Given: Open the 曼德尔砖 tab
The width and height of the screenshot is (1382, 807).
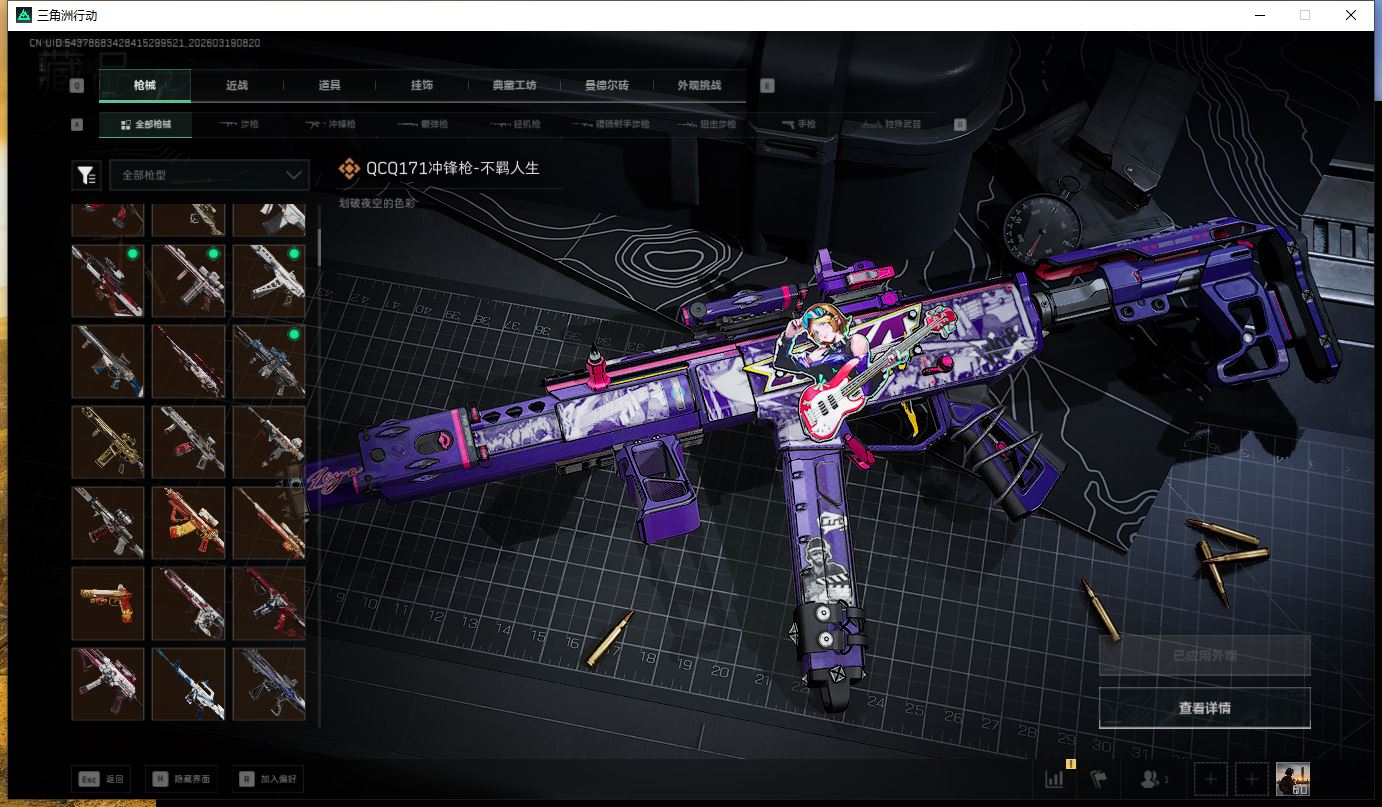Looking at the screenshot, I should point(607,86).
